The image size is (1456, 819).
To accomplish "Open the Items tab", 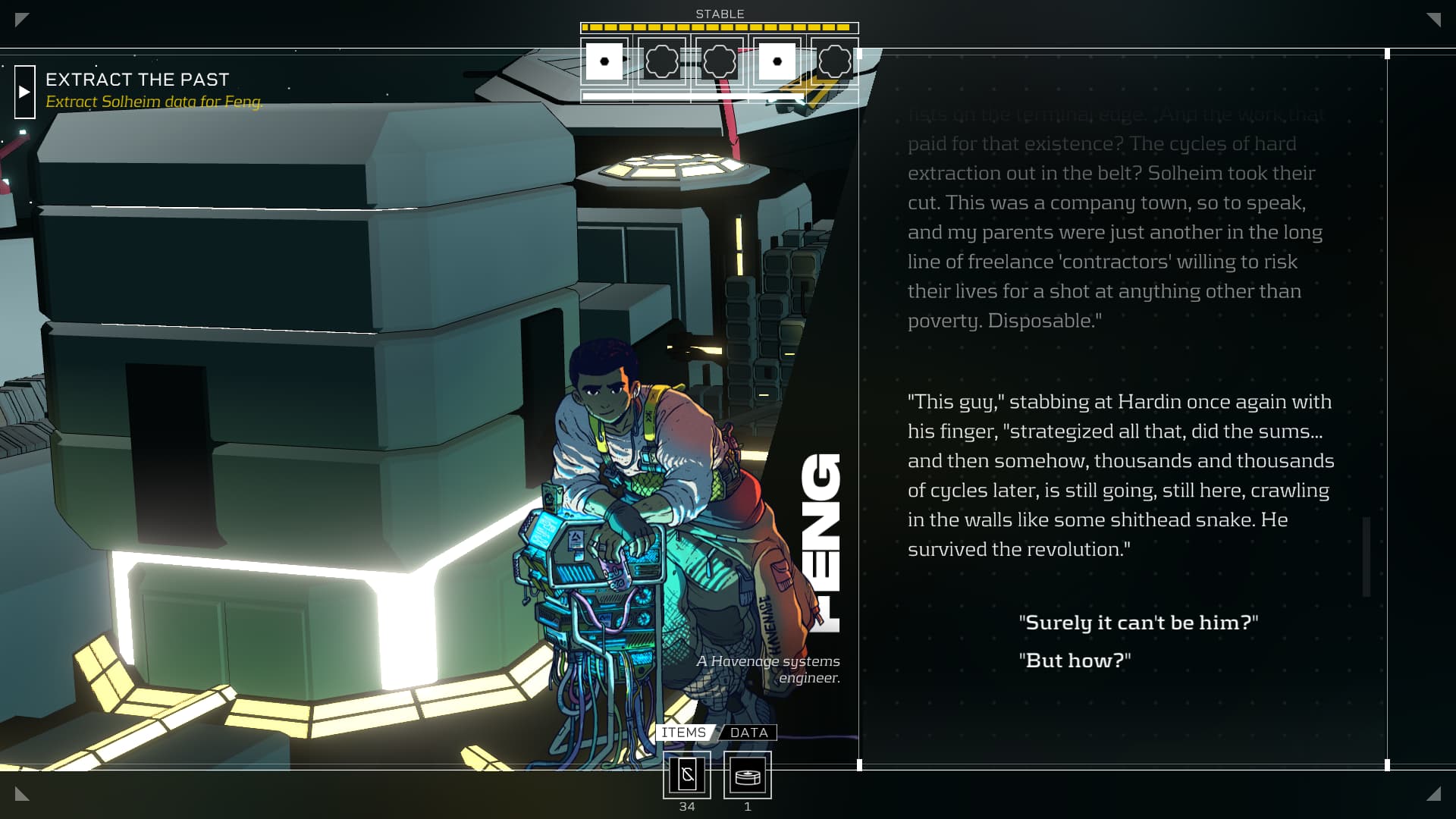I will [x=683, y=733].
